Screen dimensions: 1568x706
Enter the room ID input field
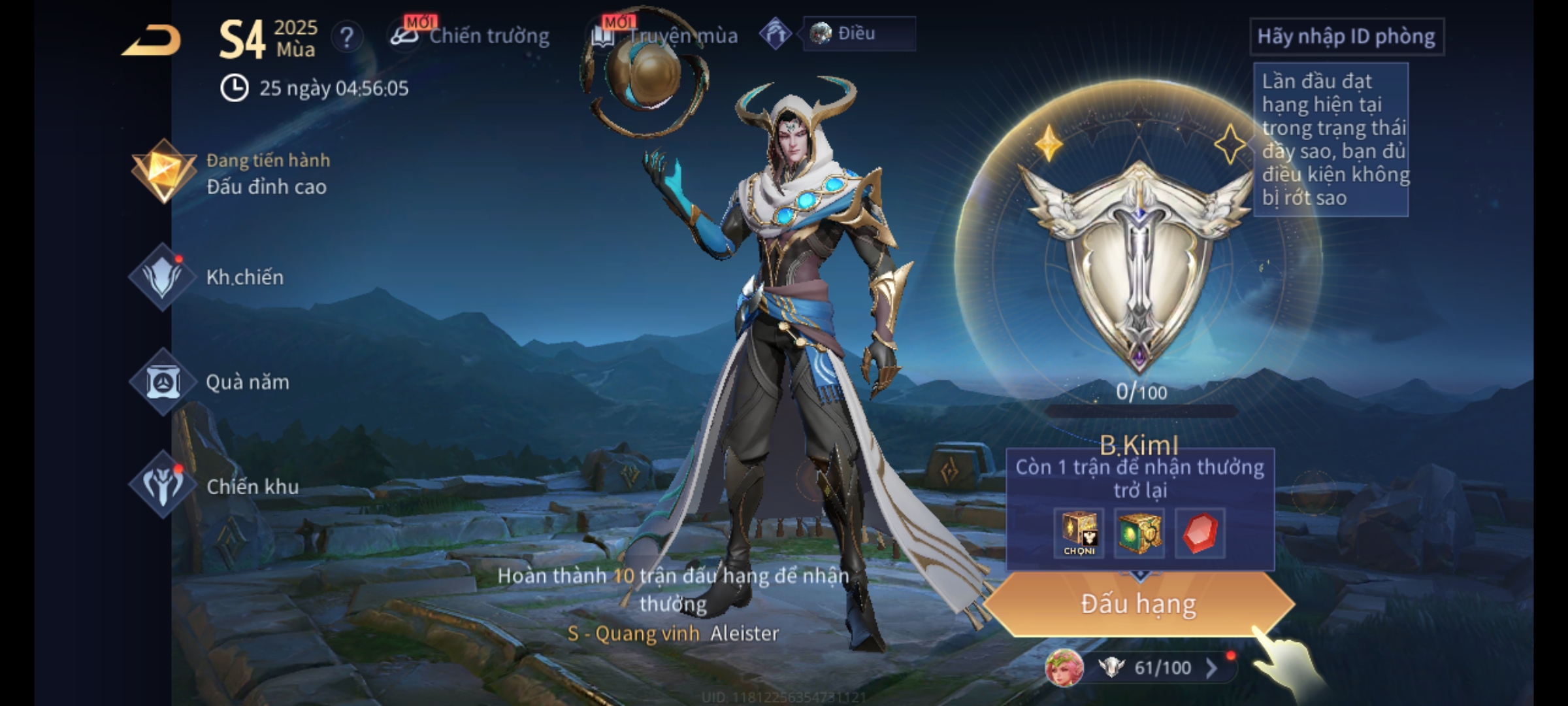click(x=1346, y=37)
